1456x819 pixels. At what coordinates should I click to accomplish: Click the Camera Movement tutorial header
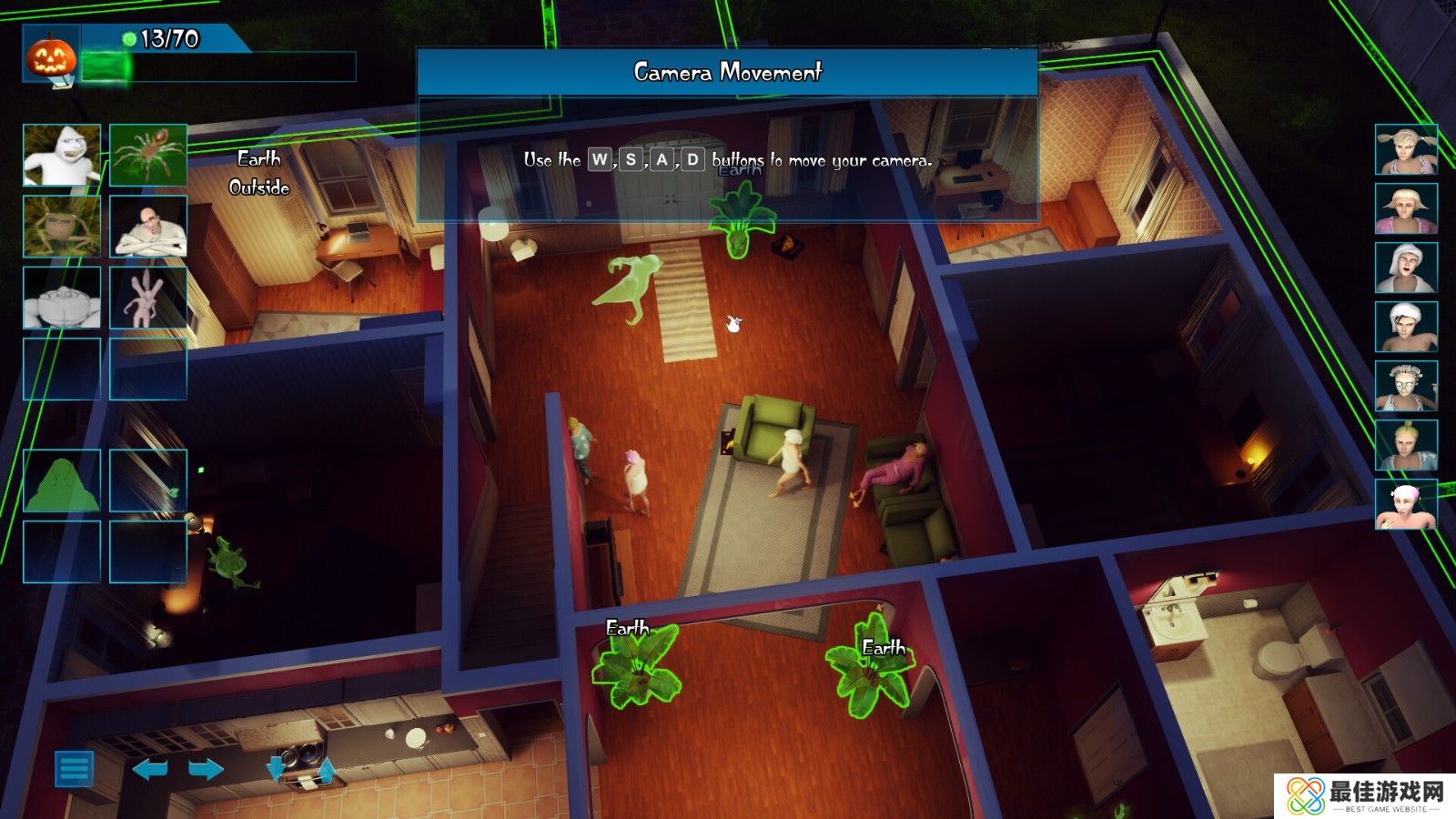(727, 72)
